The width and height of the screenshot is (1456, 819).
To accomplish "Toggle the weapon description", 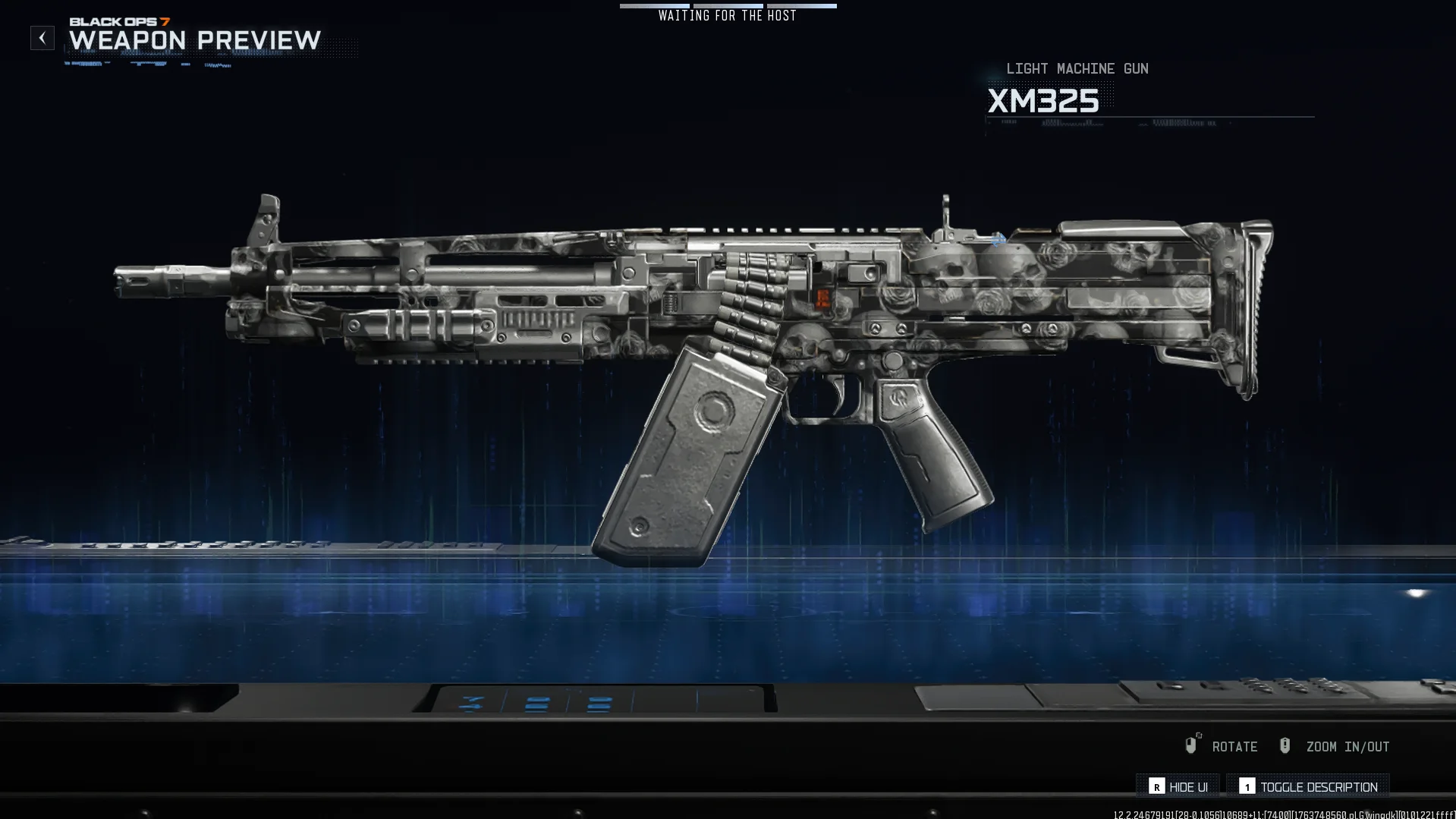I will (x=1308, y=787).
